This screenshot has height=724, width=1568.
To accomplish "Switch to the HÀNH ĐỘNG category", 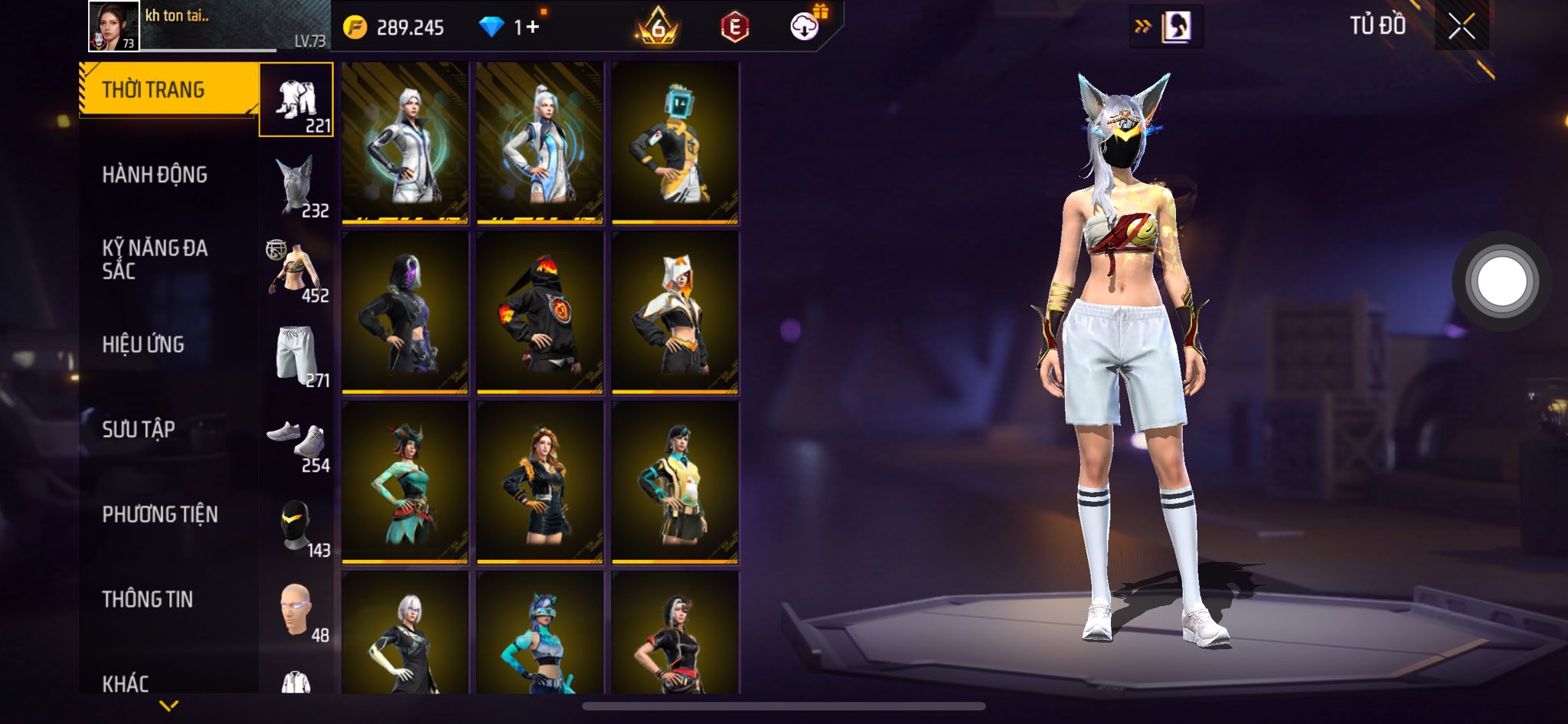I will pyautogui.click(x=155, y=175).
